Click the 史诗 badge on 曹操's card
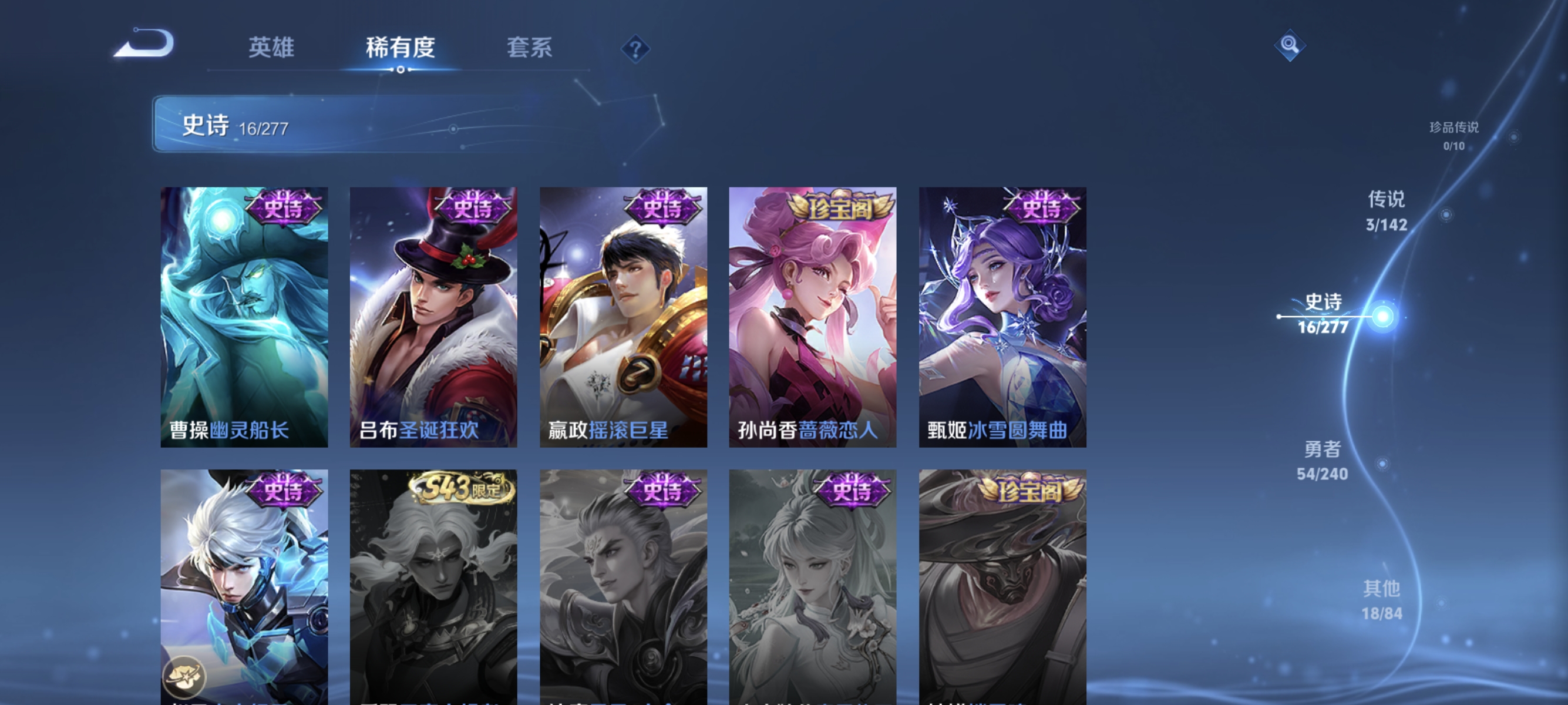The width and height of the screenshot is (1568, 705). point(284,207)
